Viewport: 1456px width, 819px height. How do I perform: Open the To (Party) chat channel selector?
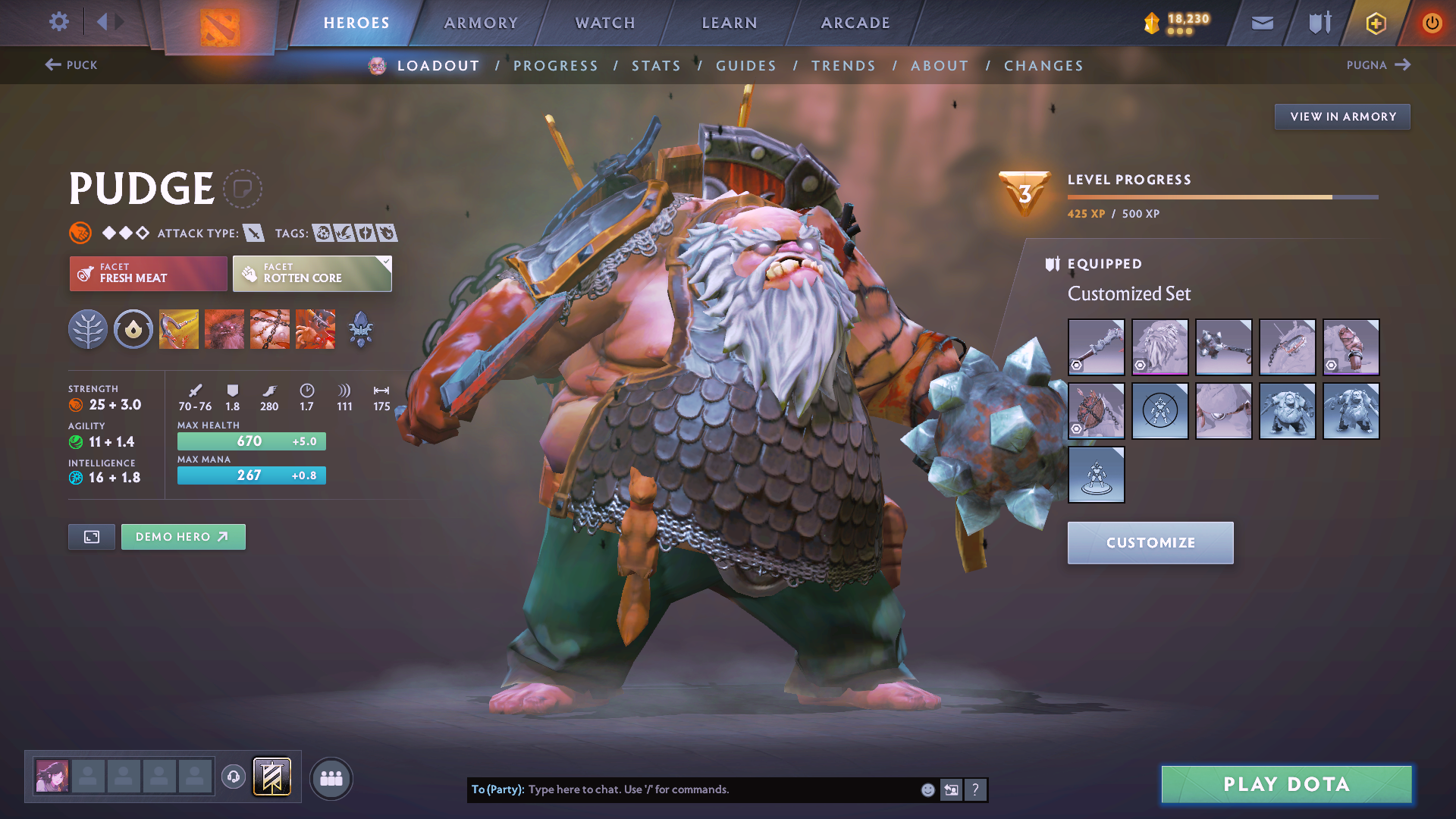pos(497,789)
